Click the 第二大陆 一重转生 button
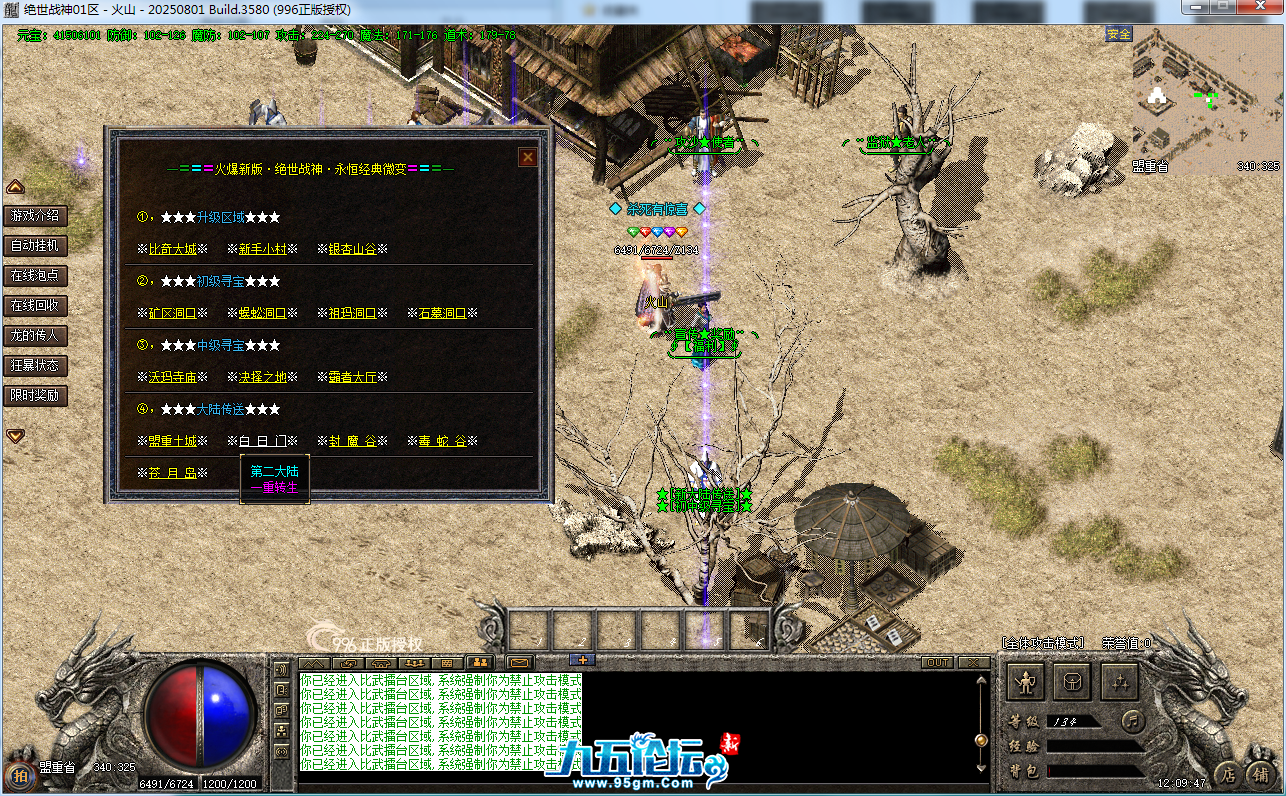Screen dimensions: 1286x796 click(x=274, y=479)
